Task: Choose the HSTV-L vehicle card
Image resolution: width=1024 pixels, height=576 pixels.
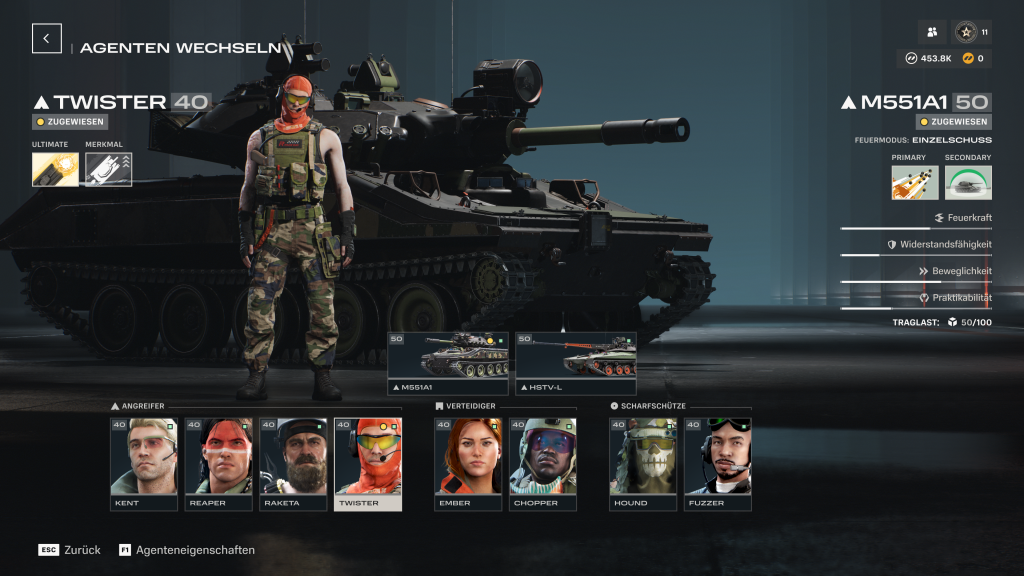Action: tap(576, 364)
